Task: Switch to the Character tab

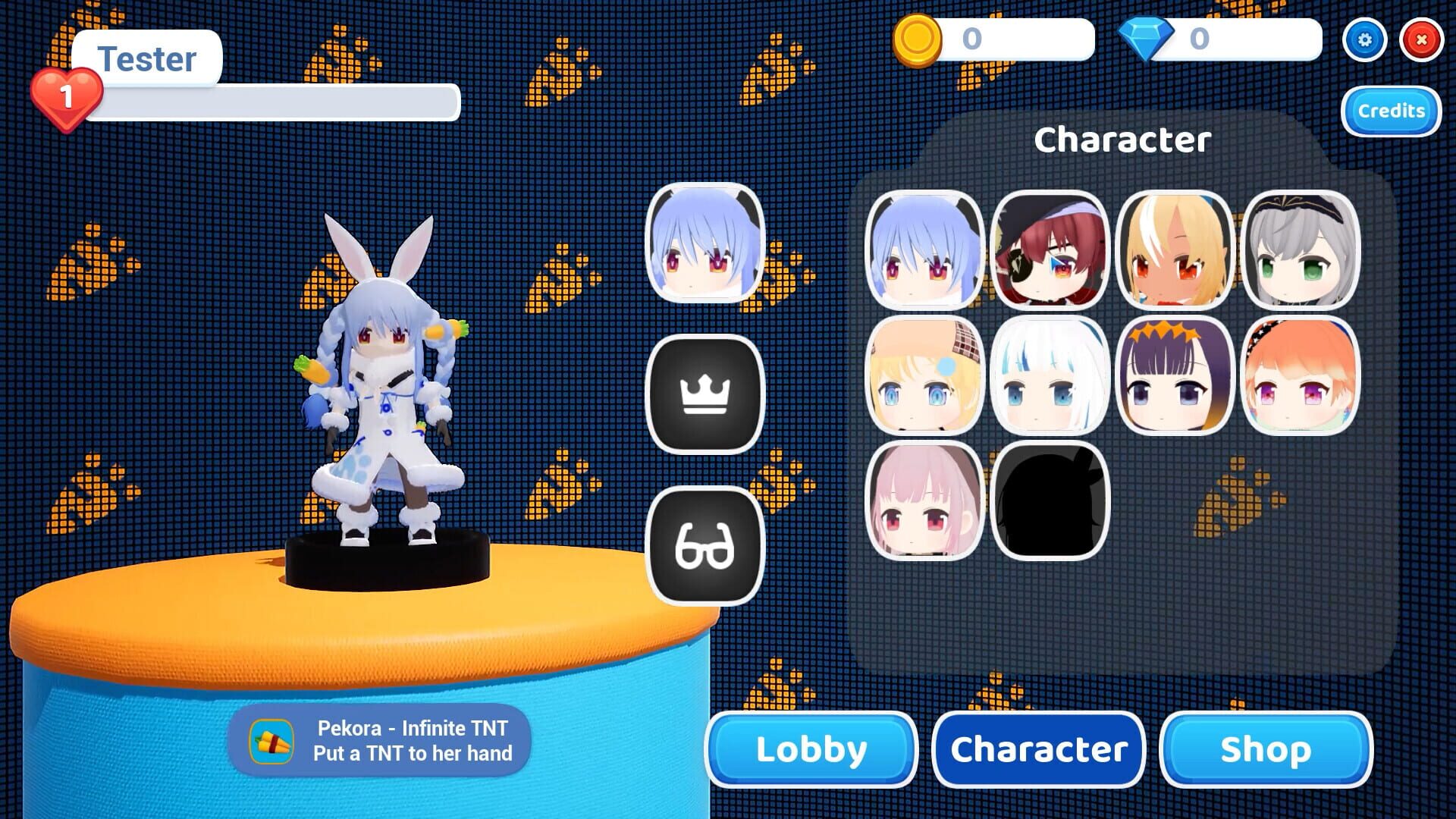Action: (1037, 749)
